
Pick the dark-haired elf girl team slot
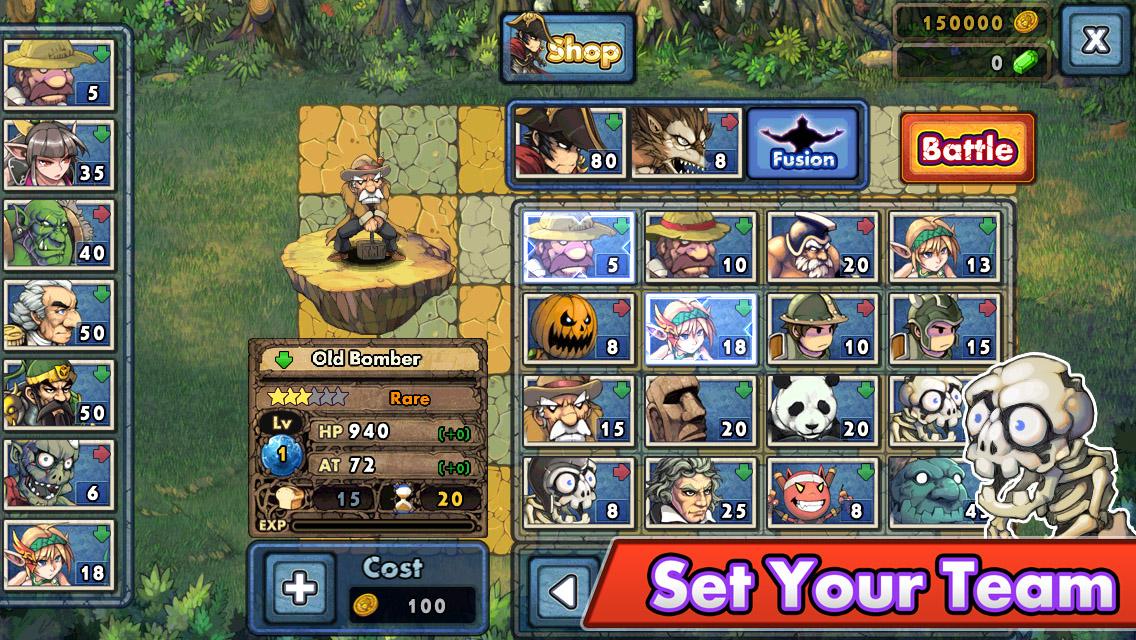click(x=59, y=155)
